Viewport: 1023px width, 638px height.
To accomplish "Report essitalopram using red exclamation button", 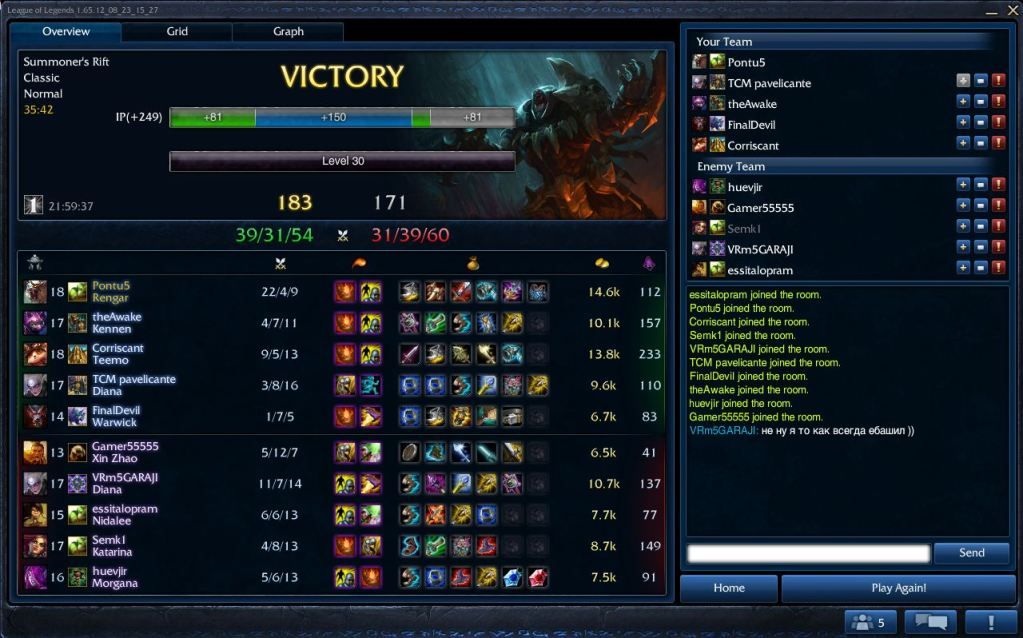I will [x=998, y=268].
